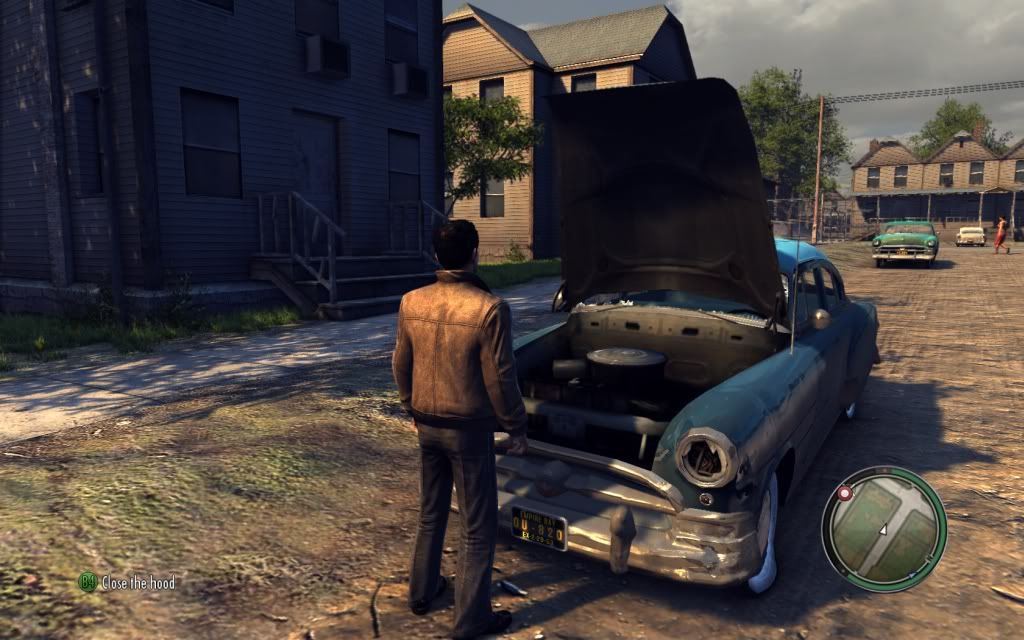The height and width of the screenshot is (640, 1024).
Task: Click the circular minimap
Action: pos(884,528)
